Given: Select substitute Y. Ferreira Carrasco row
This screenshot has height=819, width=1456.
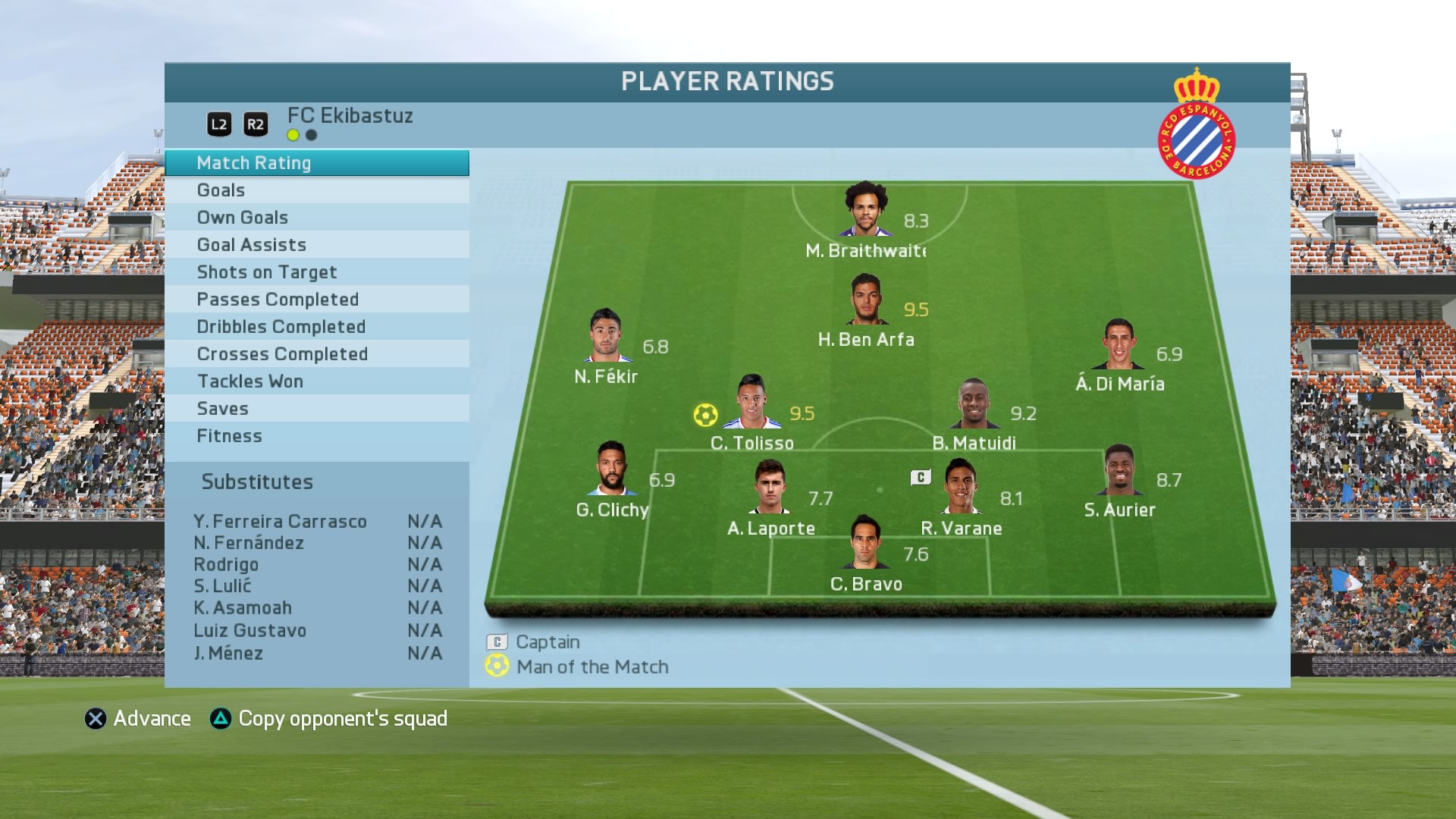Looking at the screenshot, I should click(x=317, y=522).
